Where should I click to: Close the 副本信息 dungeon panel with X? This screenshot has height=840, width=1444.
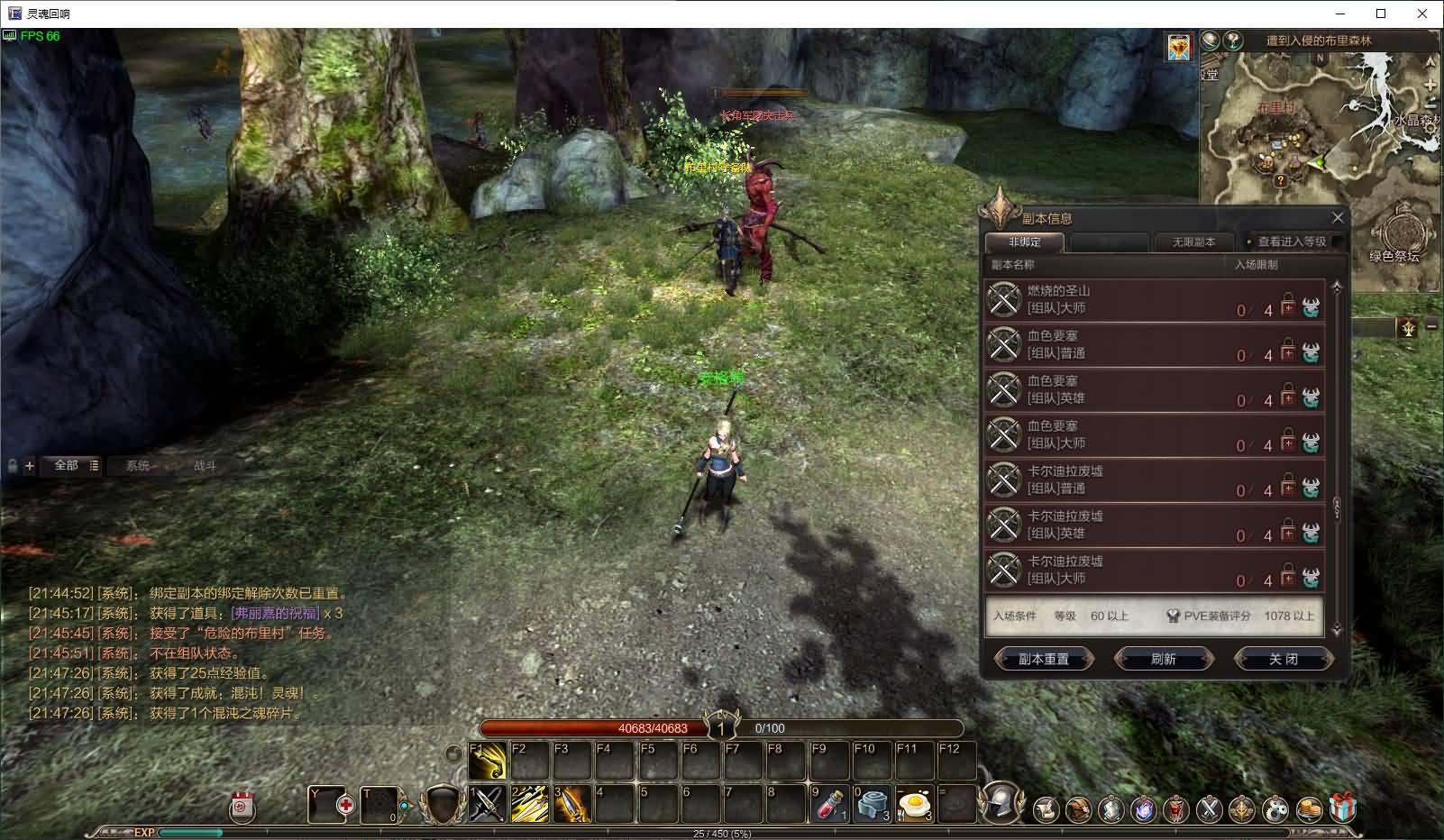click(1338, 218)
